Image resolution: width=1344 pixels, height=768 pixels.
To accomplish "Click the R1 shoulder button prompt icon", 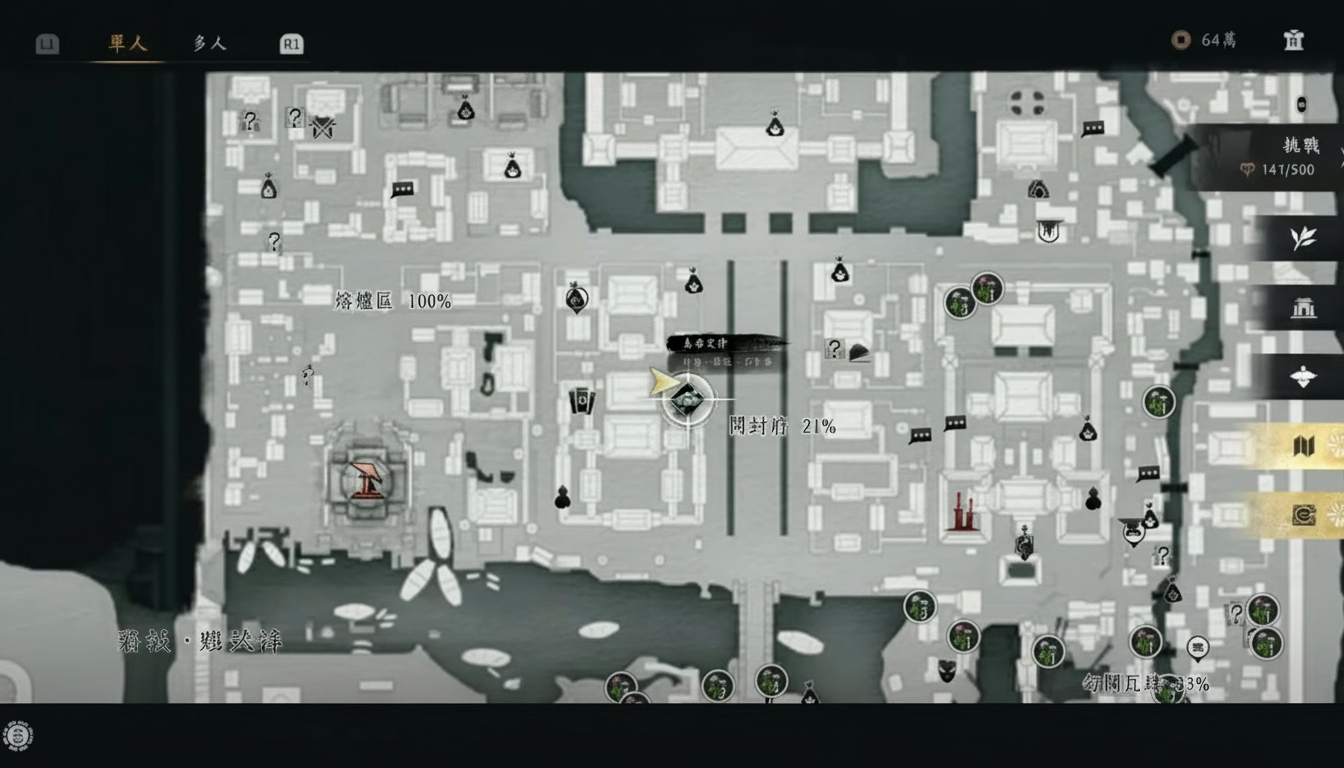I will click(x=290, y=43).
